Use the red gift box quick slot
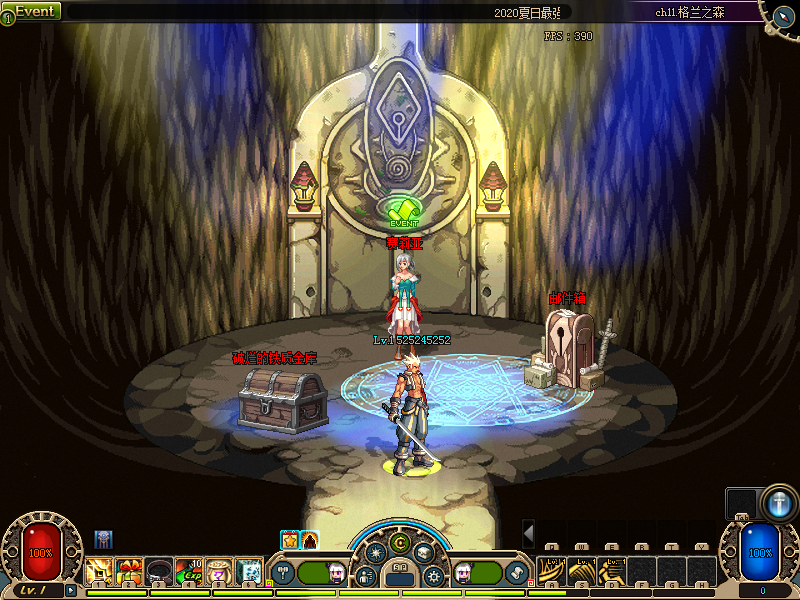 pos(129,571)
